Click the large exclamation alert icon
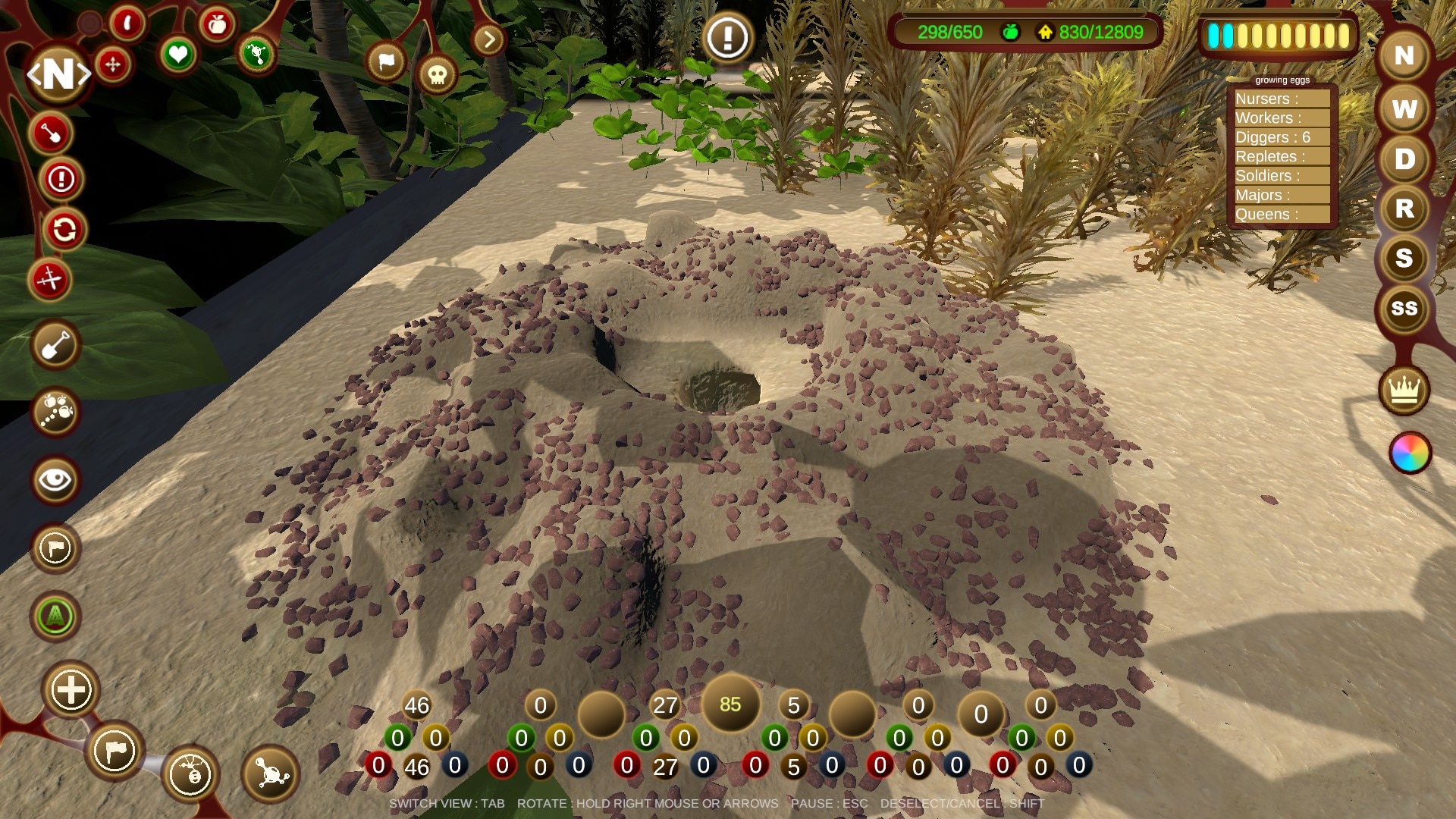This screenshot has height=819, width=1456. pyautogui.click(x=727, y=36)
